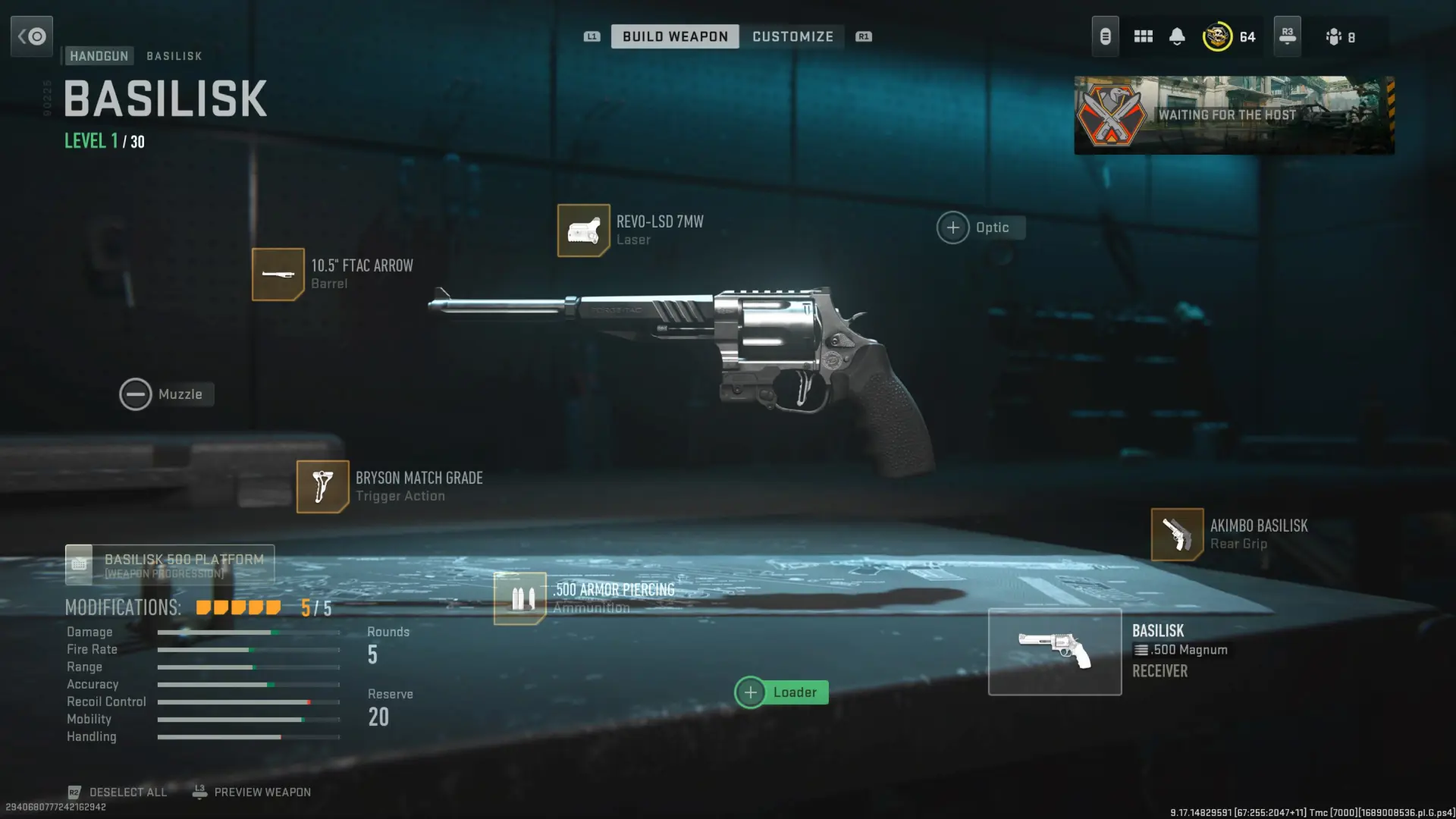Expand the Waiting For The Host lobby panel
This screenshot has width=1456, height=819.
(x=1235, y=115)
